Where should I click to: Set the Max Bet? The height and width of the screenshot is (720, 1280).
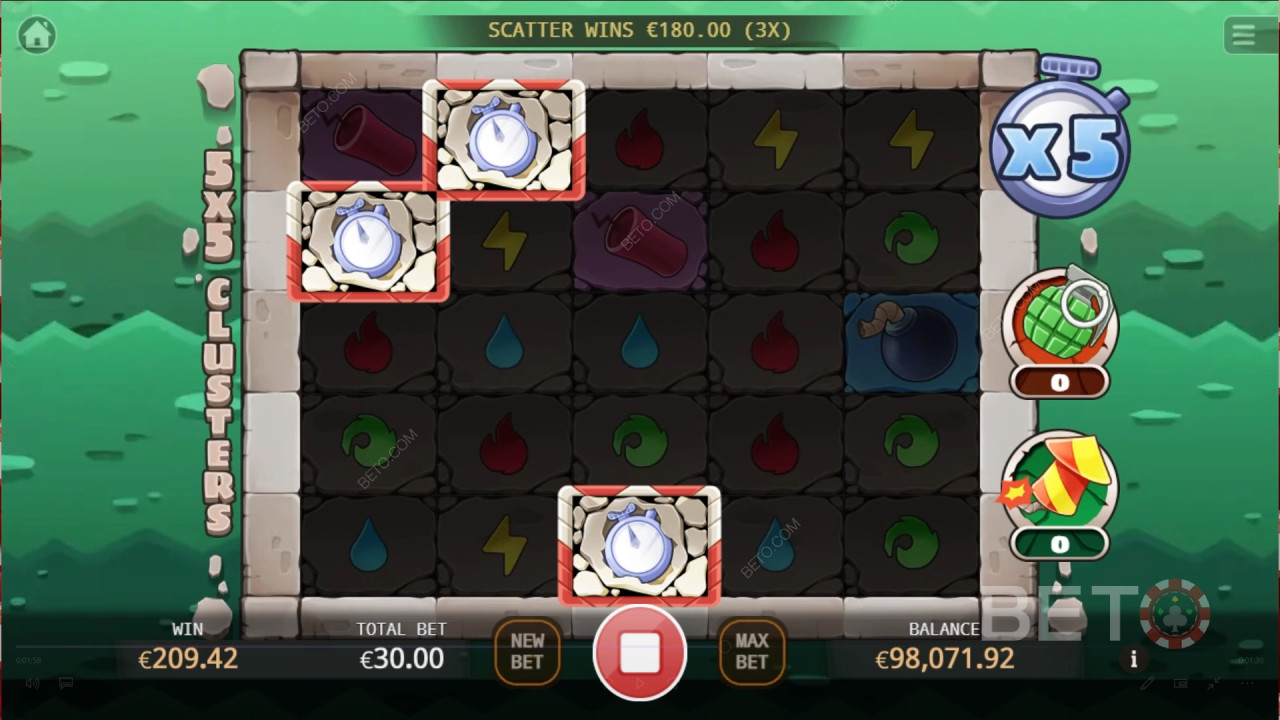click(x=752, y=652)
